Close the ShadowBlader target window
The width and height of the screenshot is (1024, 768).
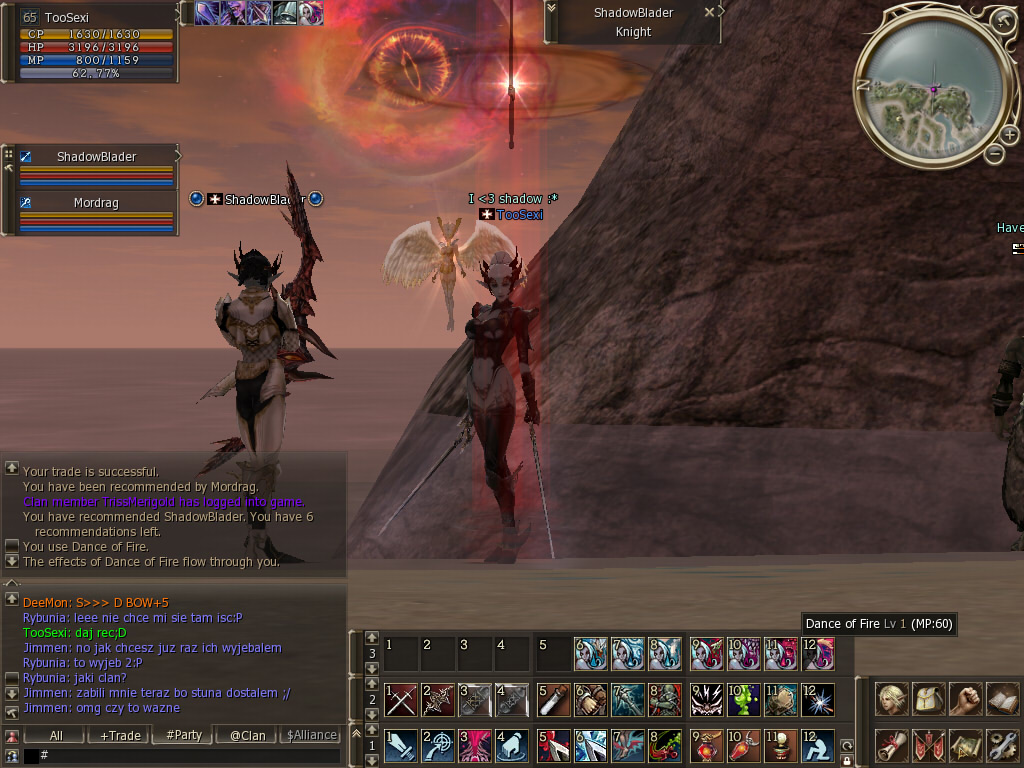709,13
